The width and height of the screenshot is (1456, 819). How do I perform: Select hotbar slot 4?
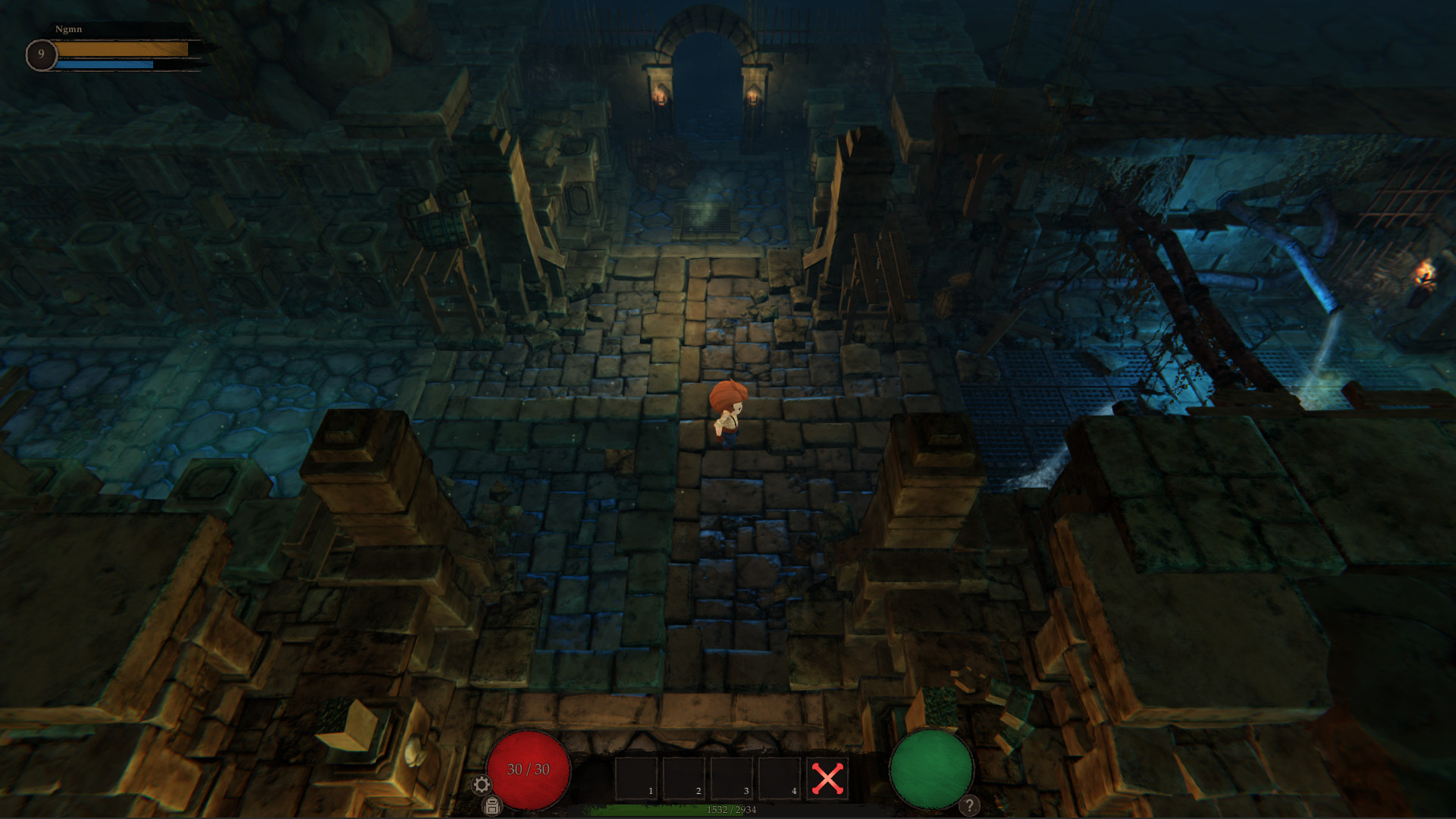(779, 775)
